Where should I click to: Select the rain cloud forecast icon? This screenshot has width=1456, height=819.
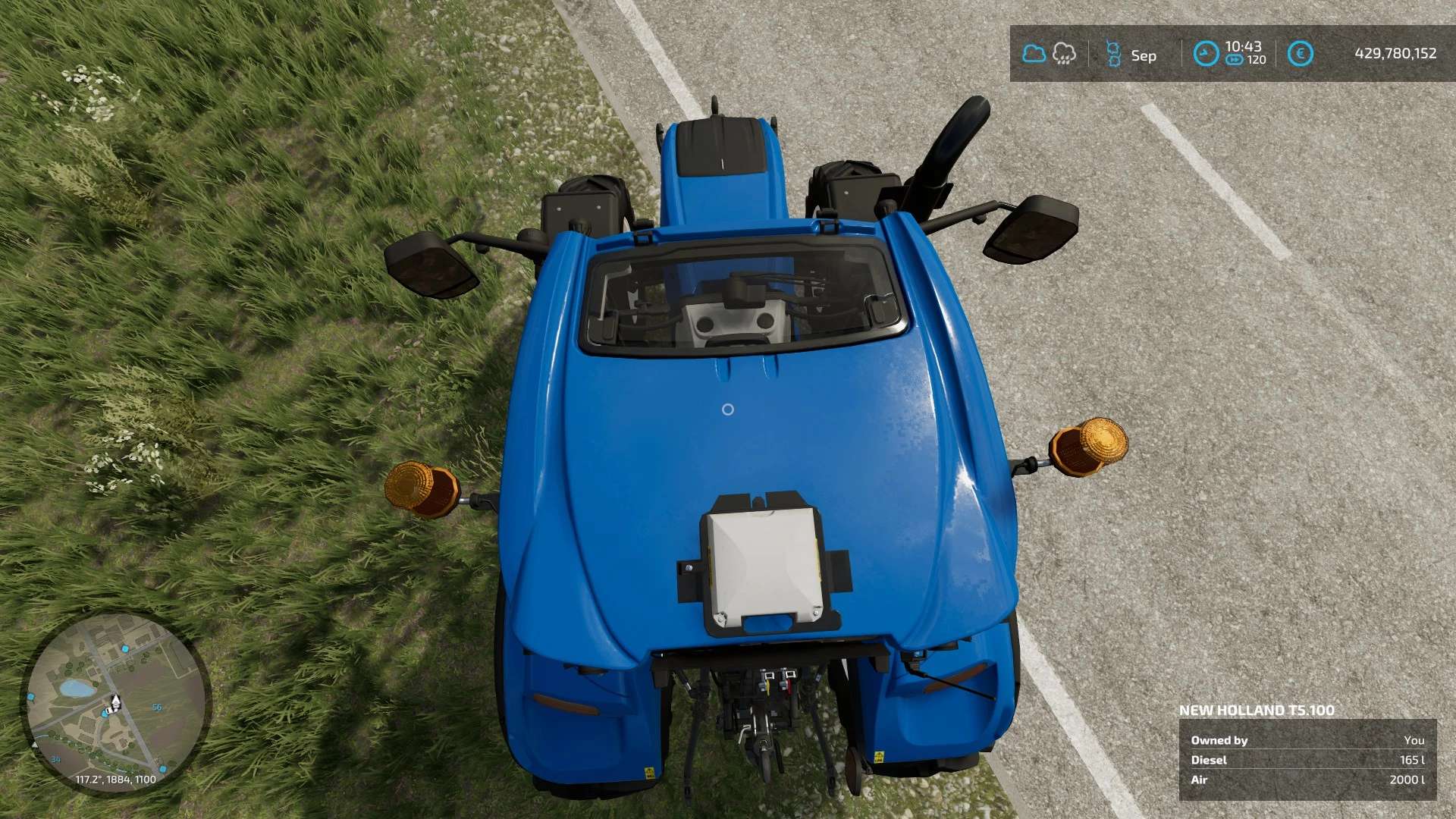tap(1064, 54)
